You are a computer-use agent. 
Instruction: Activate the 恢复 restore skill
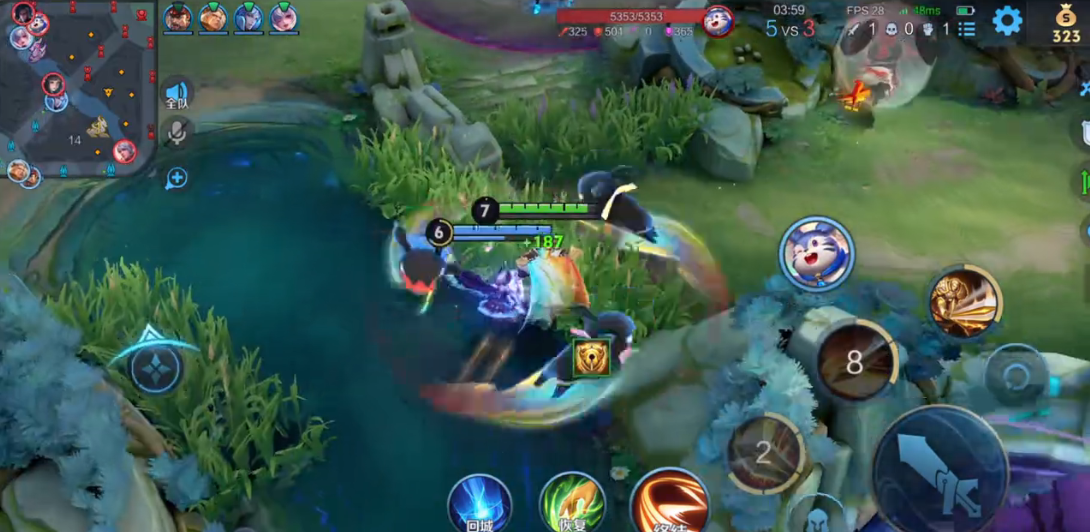click(x=572, y=503)
